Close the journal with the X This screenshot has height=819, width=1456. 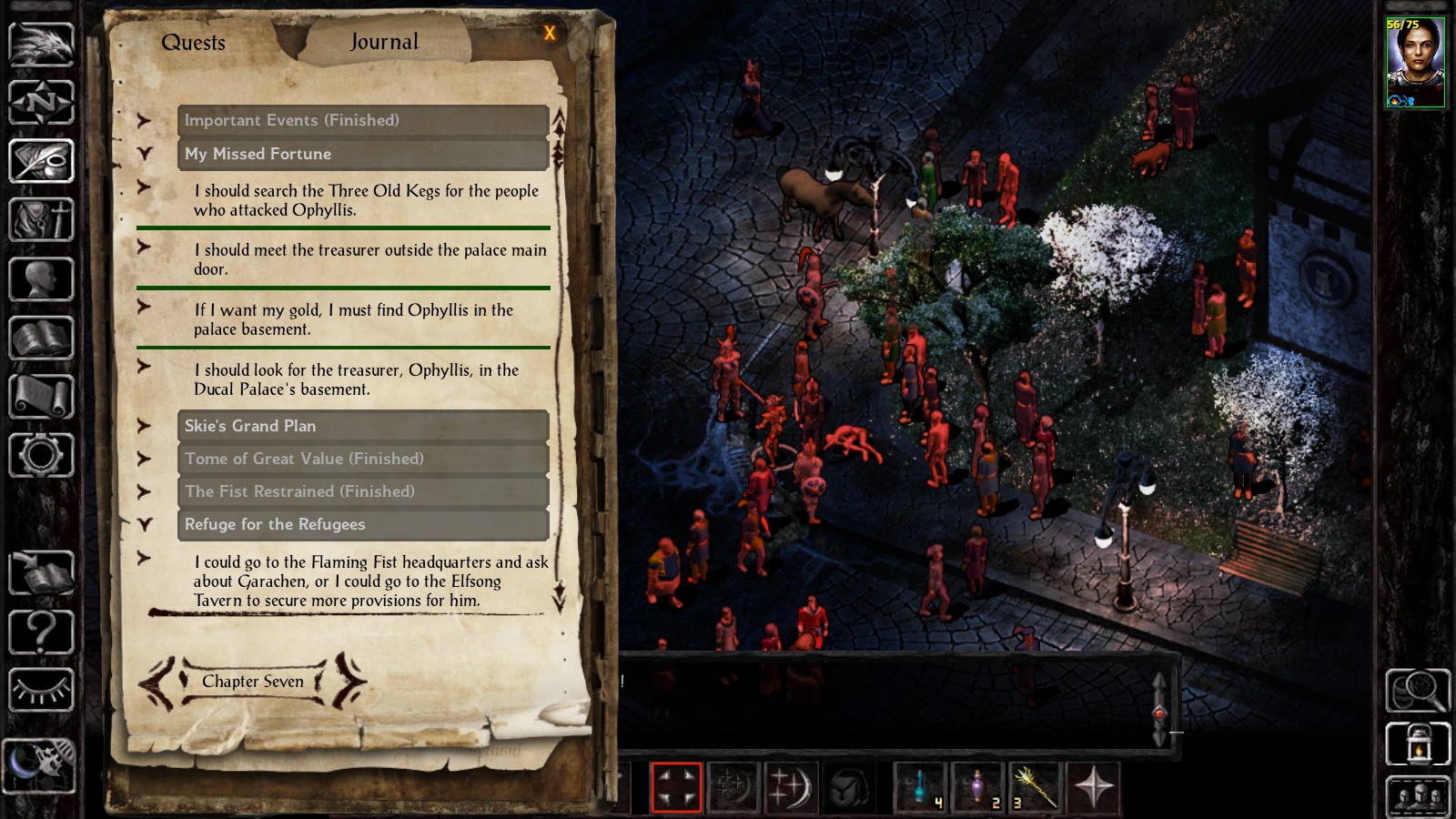pyautogui.click(x=550, y=34)
